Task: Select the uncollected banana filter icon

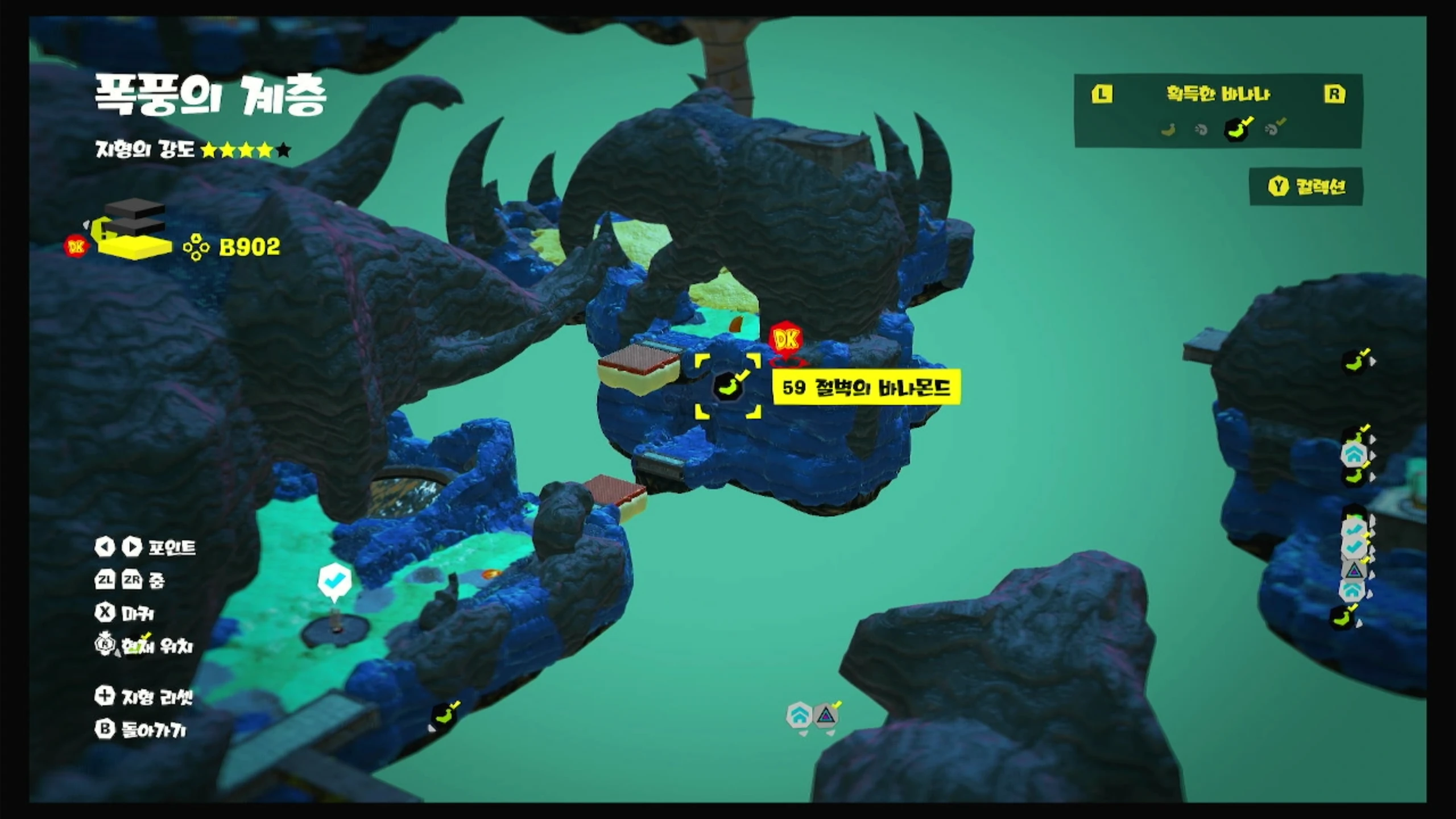Action: [x=1168, y=130]
